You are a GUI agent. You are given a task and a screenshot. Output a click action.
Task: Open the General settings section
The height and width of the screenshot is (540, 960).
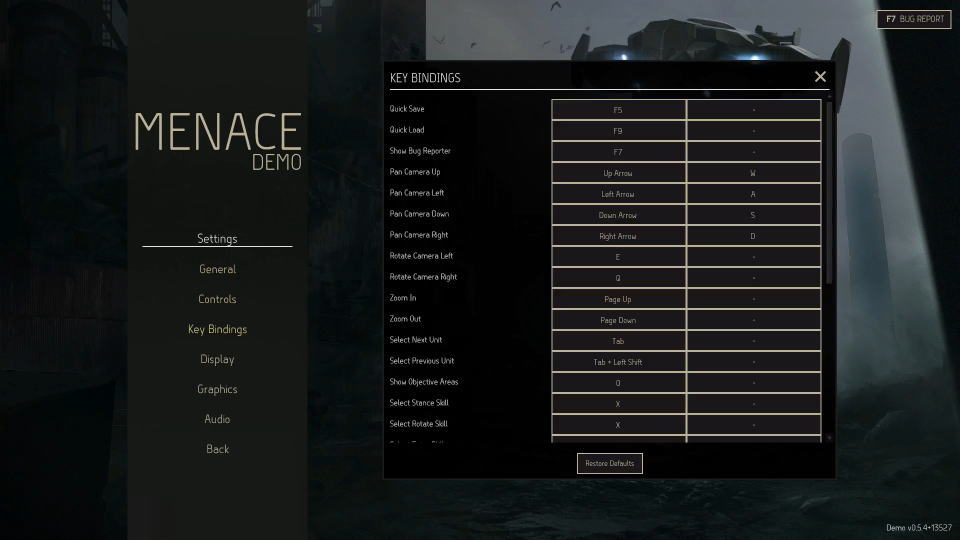pos(217,269)
